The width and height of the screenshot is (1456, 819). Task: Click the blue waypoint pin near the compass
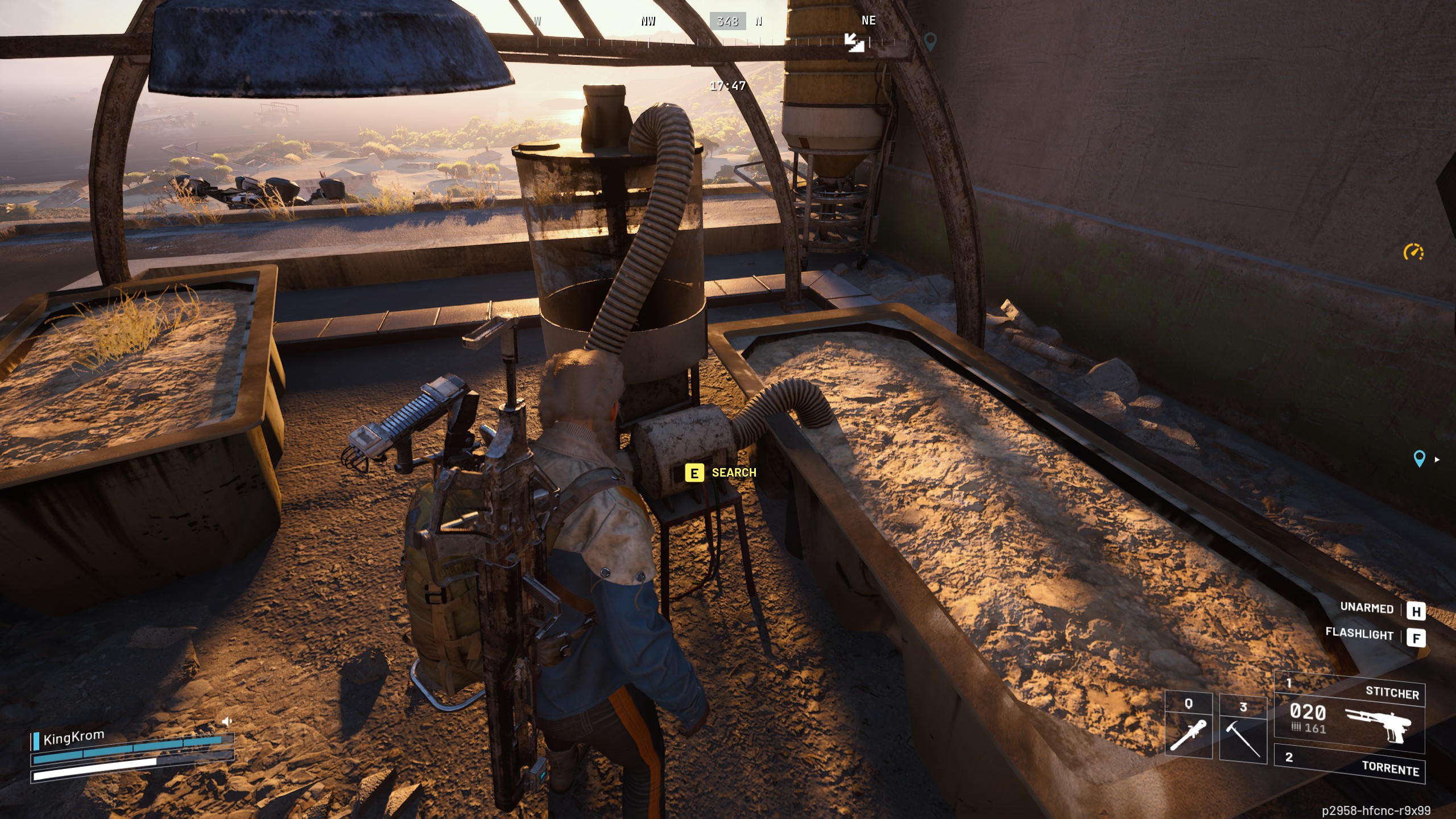(x=930, y=42)
